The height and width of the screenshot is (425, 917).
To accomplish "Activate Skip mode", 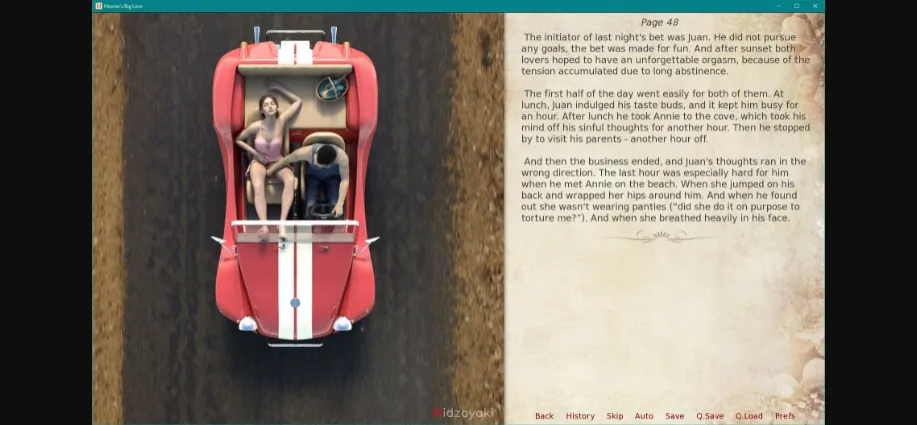I will click(x=614, y=416).
